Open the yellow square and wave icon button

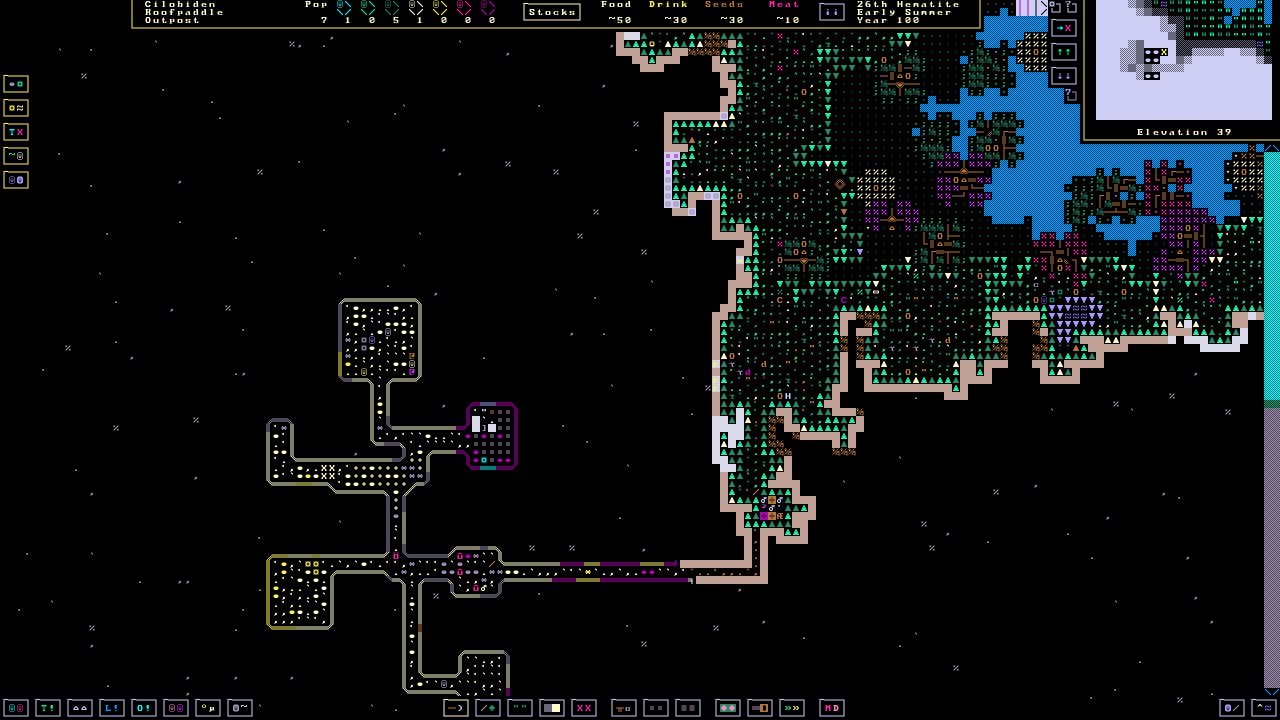pos(16,108)
